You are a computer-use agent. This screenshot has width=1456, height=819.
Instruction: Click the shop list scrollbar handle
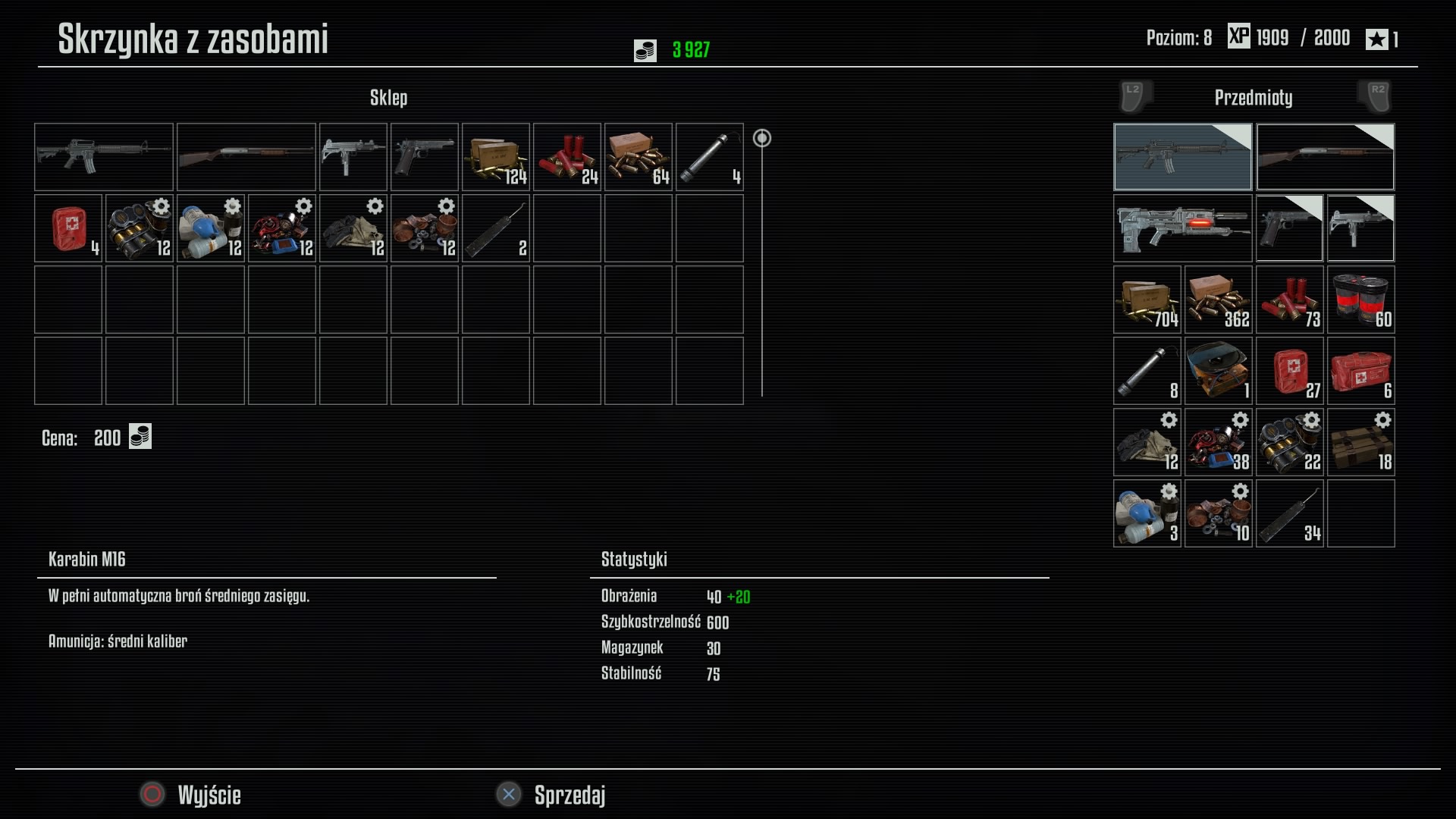(x=762, y=138)
